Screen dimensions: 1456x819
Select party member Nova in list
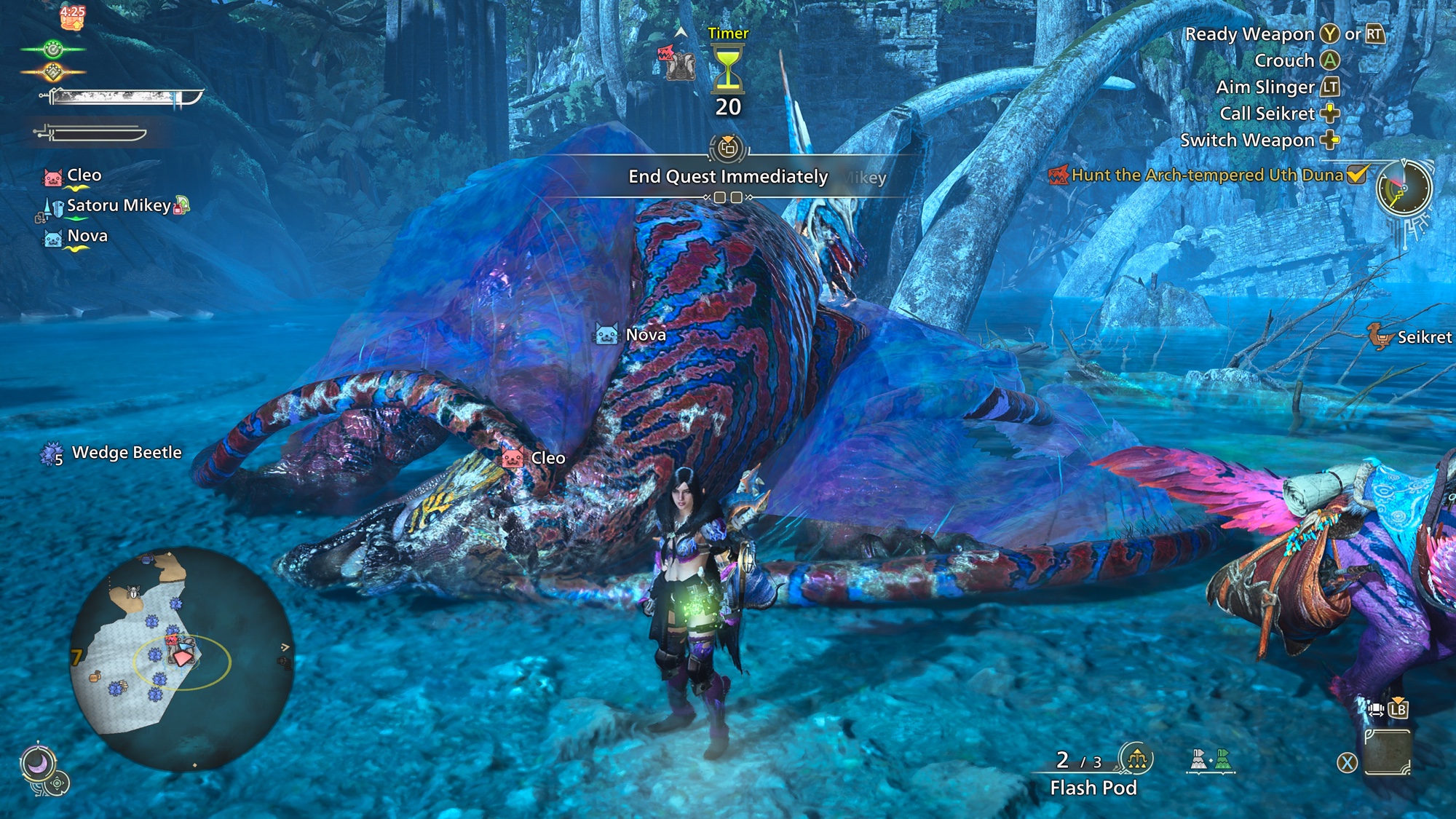[x=87, y=236]
